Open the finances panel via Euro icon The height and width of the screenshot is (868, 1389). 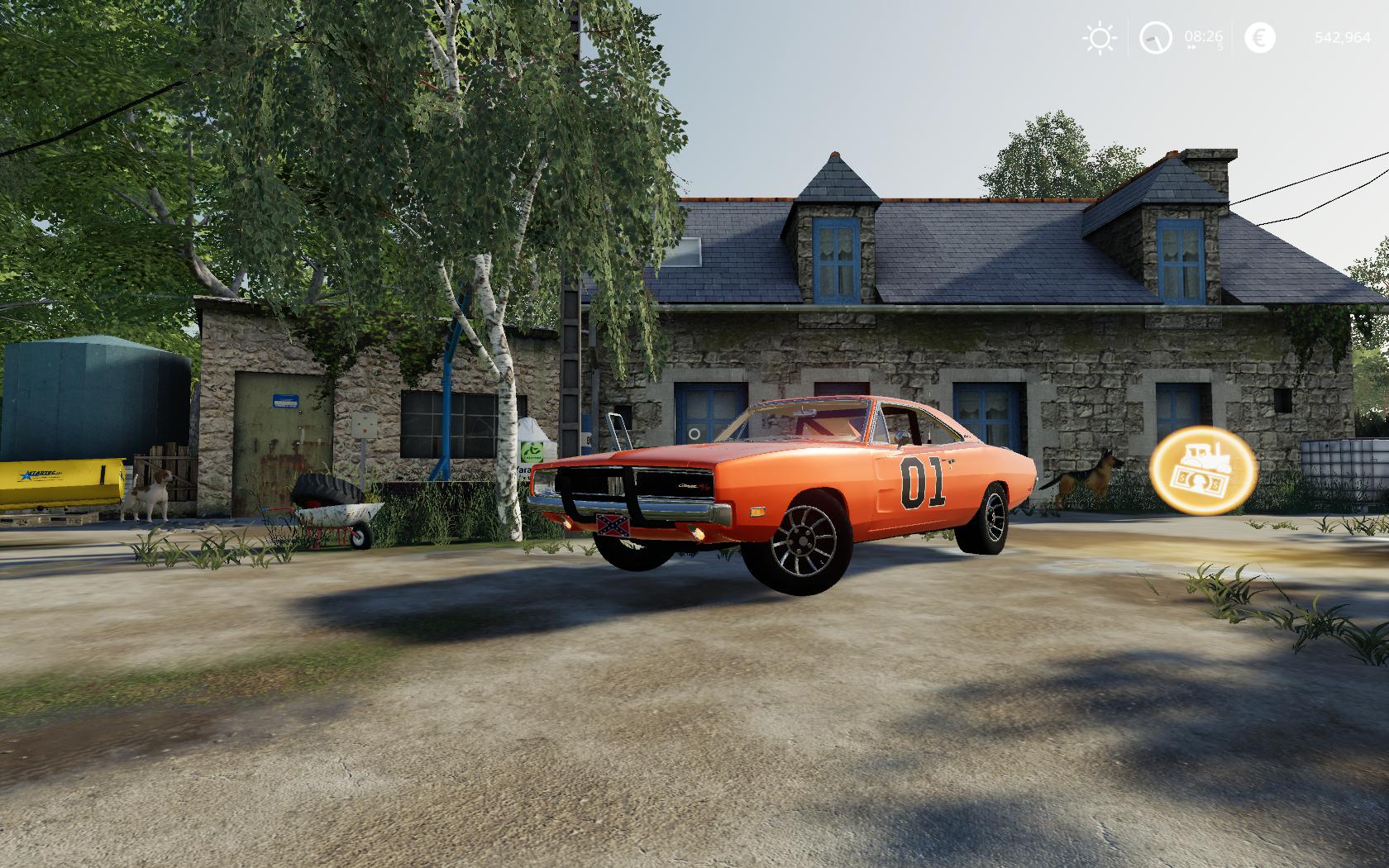(x=1258, y=38)
